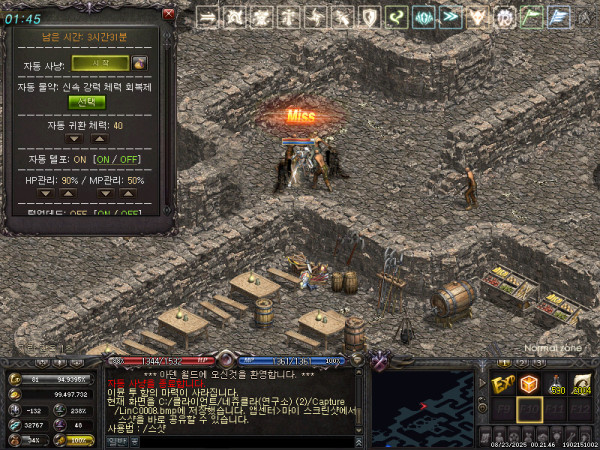
Task: Close the auto-hunt settings panel
Action: 168,15
